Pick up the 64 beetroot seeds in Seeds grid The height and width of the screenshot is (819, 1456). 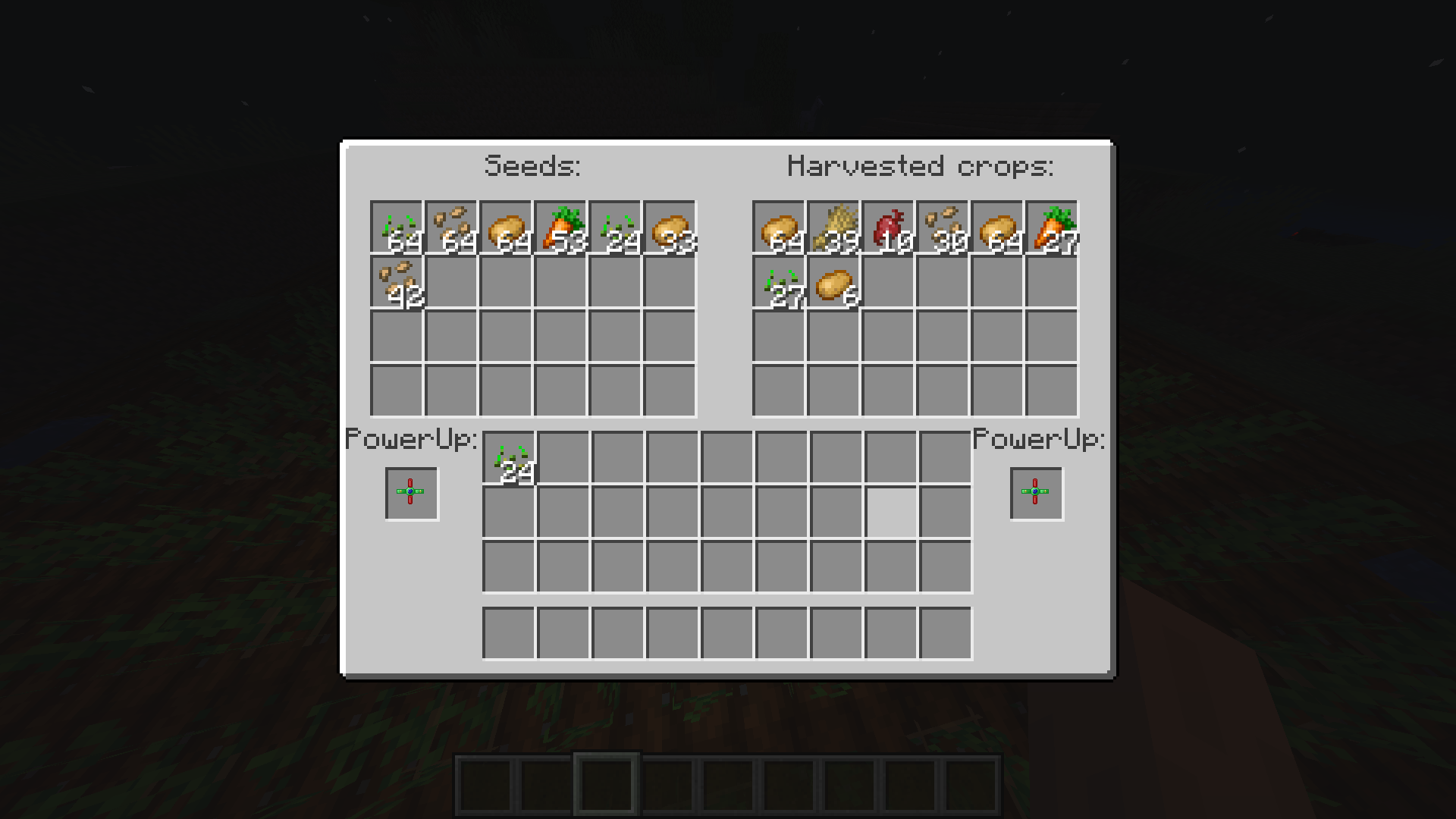pyautogui.click(x=453, y=227)
